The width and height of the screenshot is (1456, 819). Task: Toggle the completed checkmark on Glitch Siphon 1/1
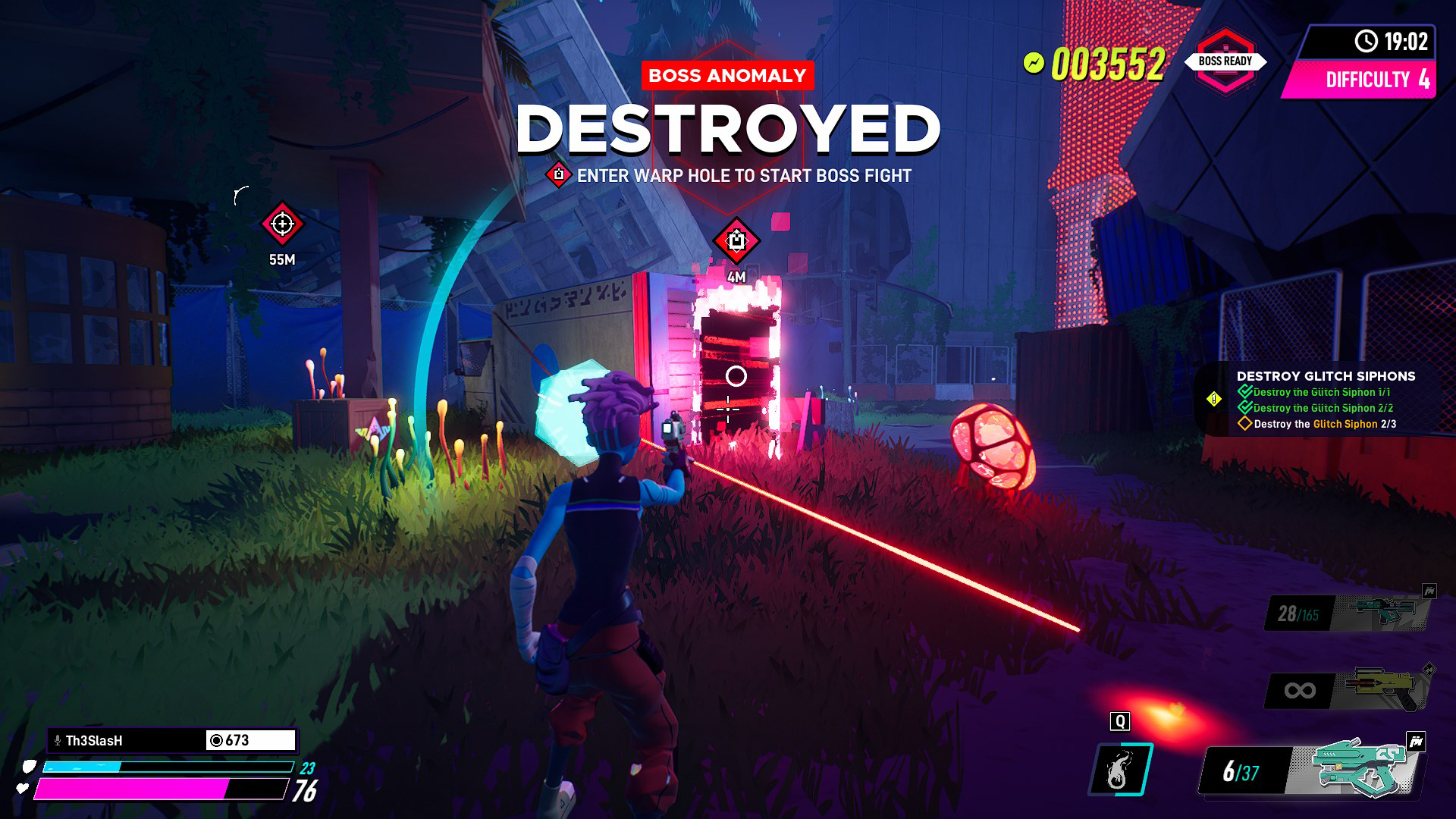coord(1247,391)
